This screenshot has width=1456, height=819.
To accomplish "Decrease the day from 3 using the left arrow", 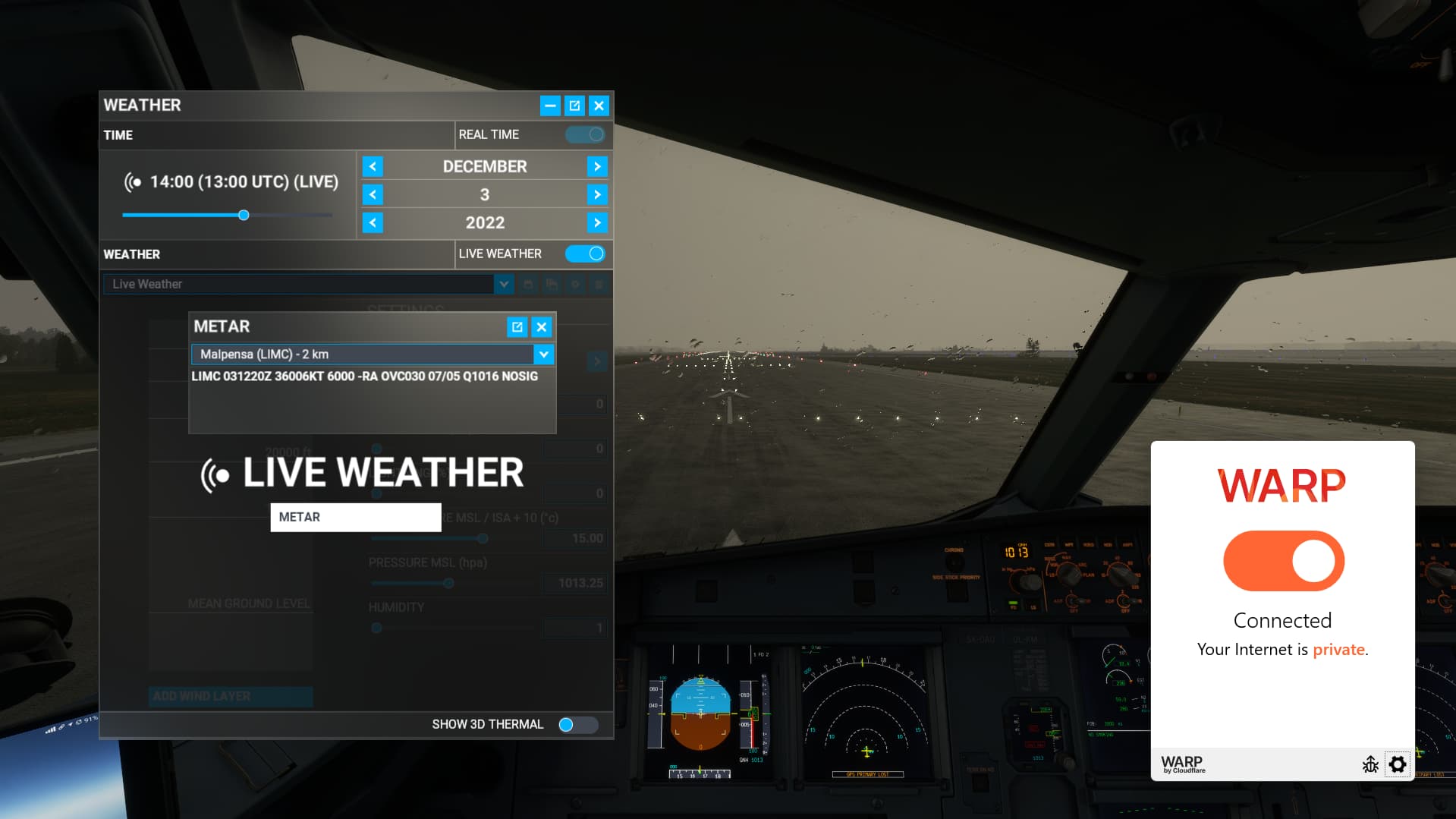I will click(x=373, y=194).
